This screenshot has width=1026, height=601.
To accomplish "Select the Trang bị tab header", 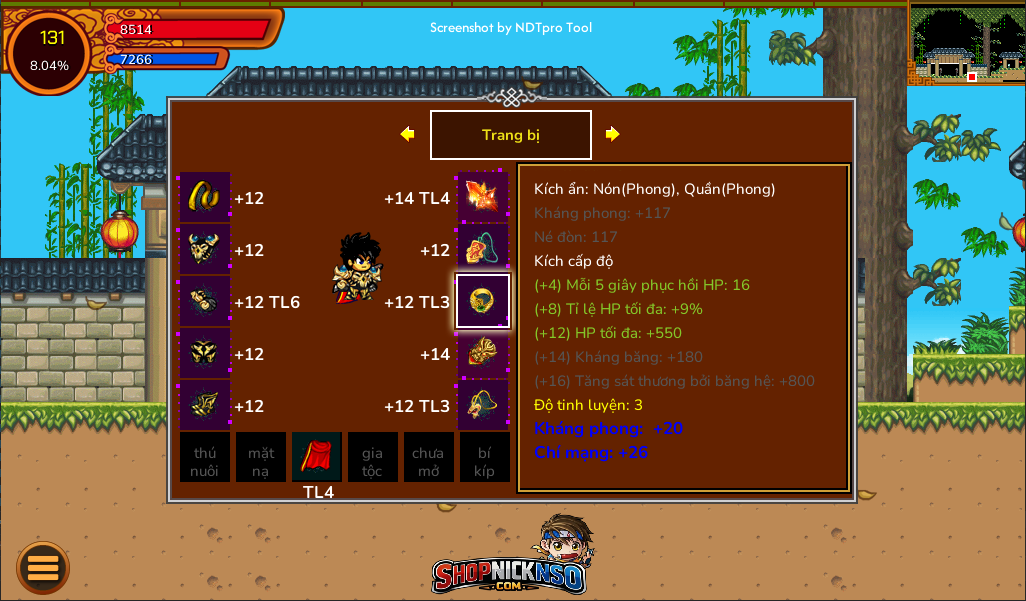I will coord(510,135).
